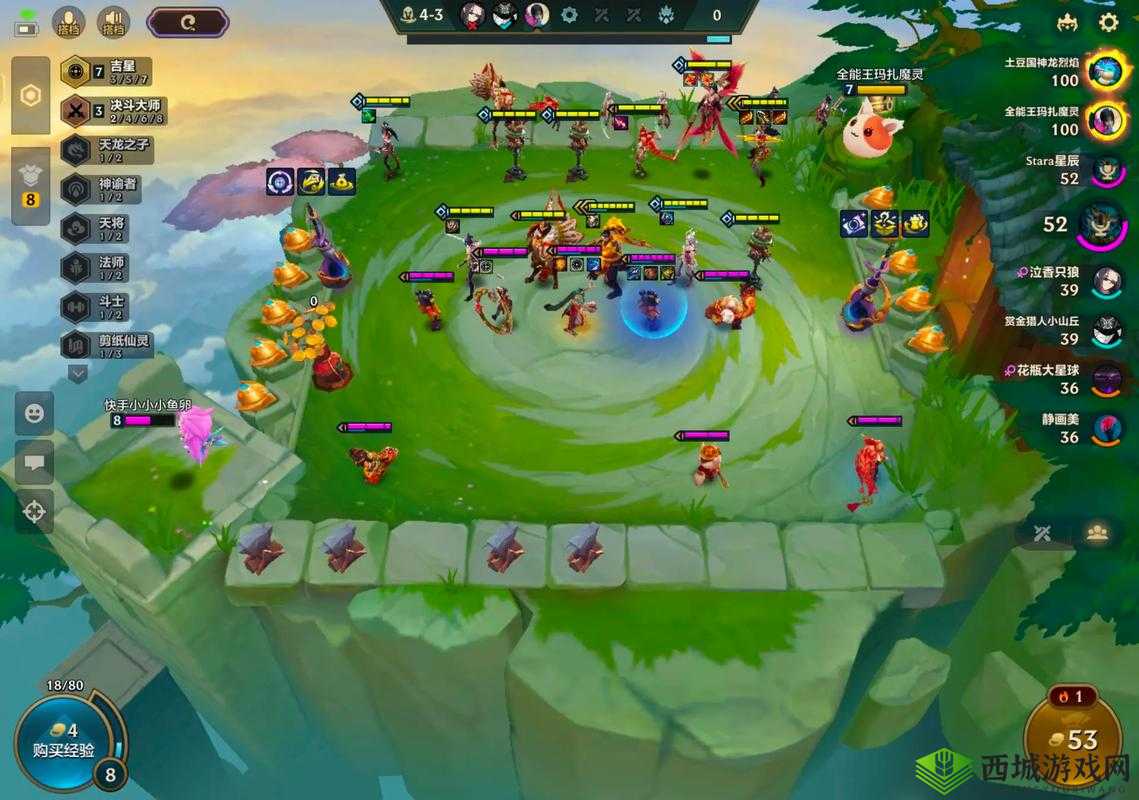
Task: Open the emote smiley button
Action: point(34,413)
